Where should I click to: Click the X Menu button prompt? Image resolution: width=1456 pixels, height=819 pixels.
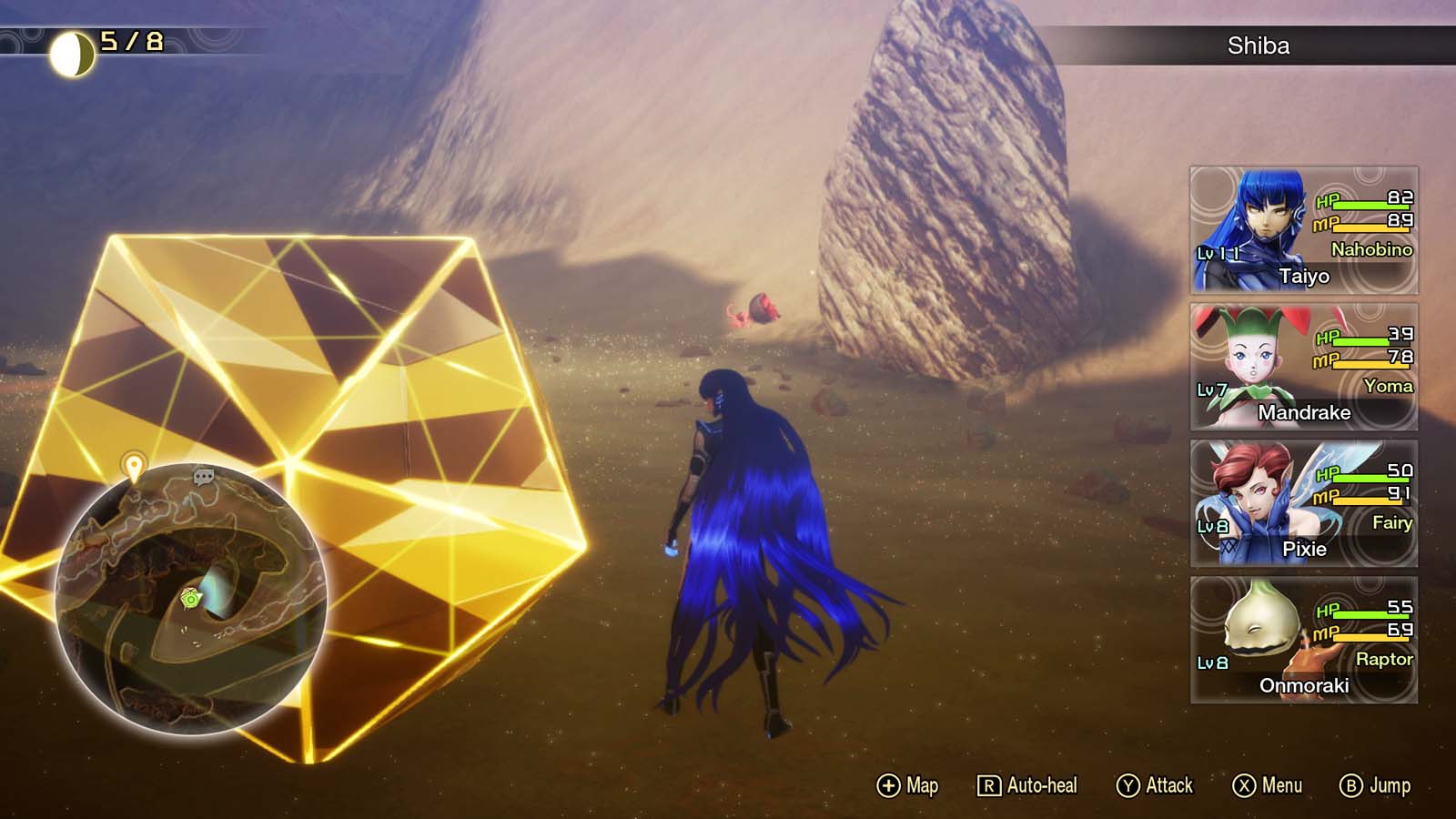coord(1269,784)
